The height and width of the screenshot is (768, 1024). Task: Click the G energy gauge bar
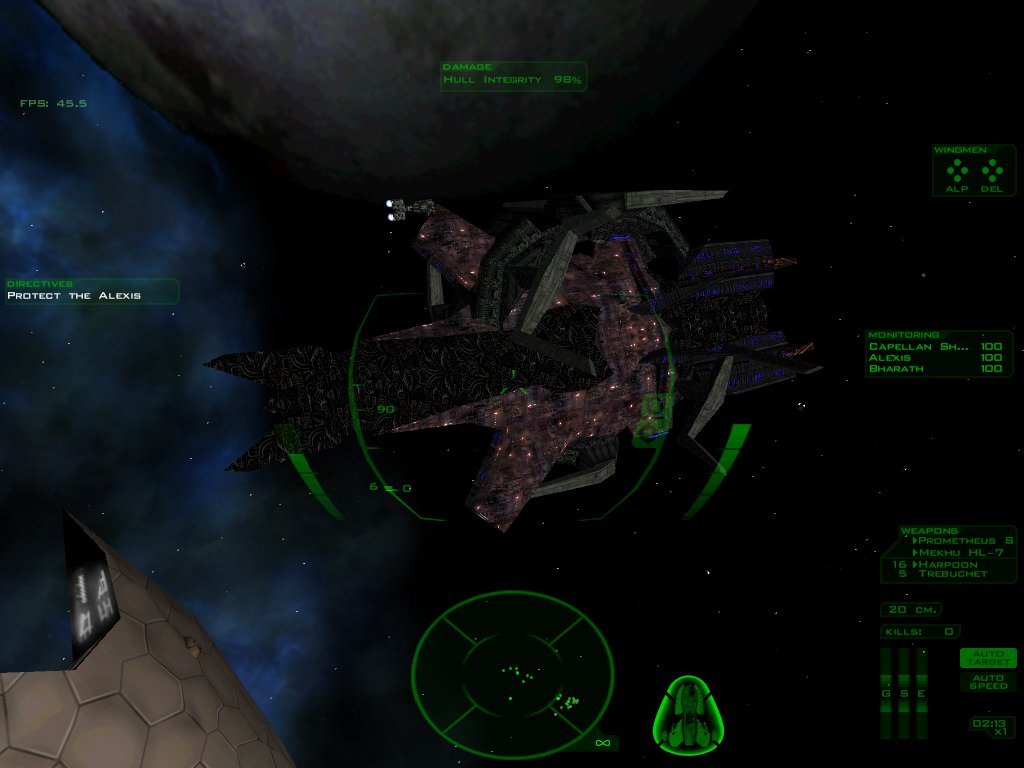(x=885, y=692)
